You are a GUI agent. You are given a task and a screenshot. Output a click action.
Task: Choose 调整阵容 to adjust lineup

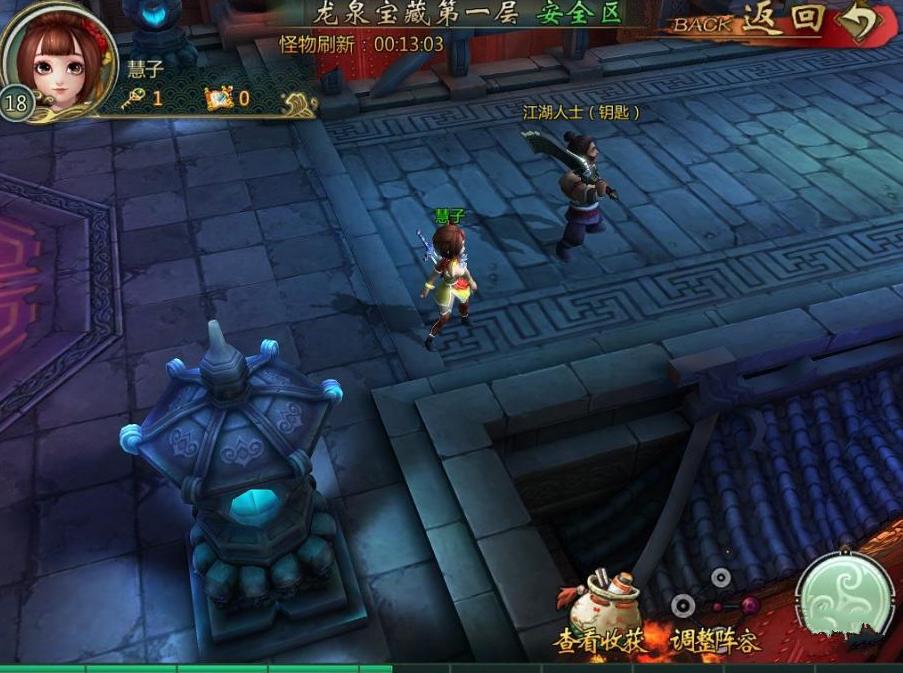[x=714, y=622]
